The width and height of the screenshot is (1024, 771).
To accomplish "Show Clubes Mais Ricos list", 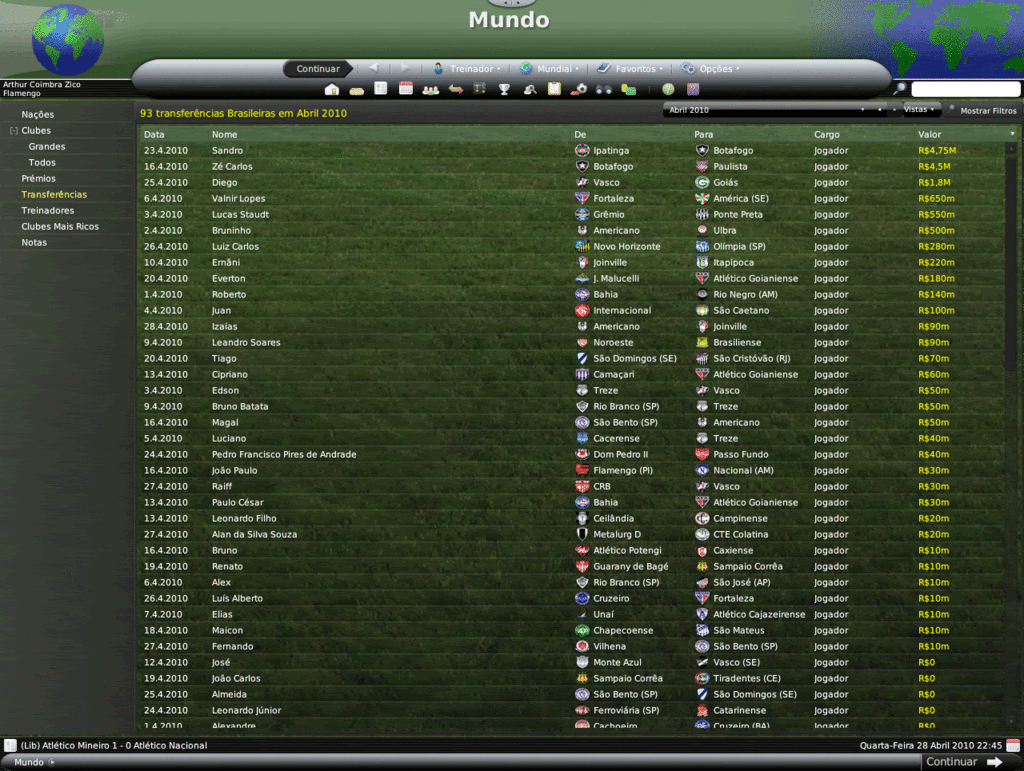I will [60, 227].
